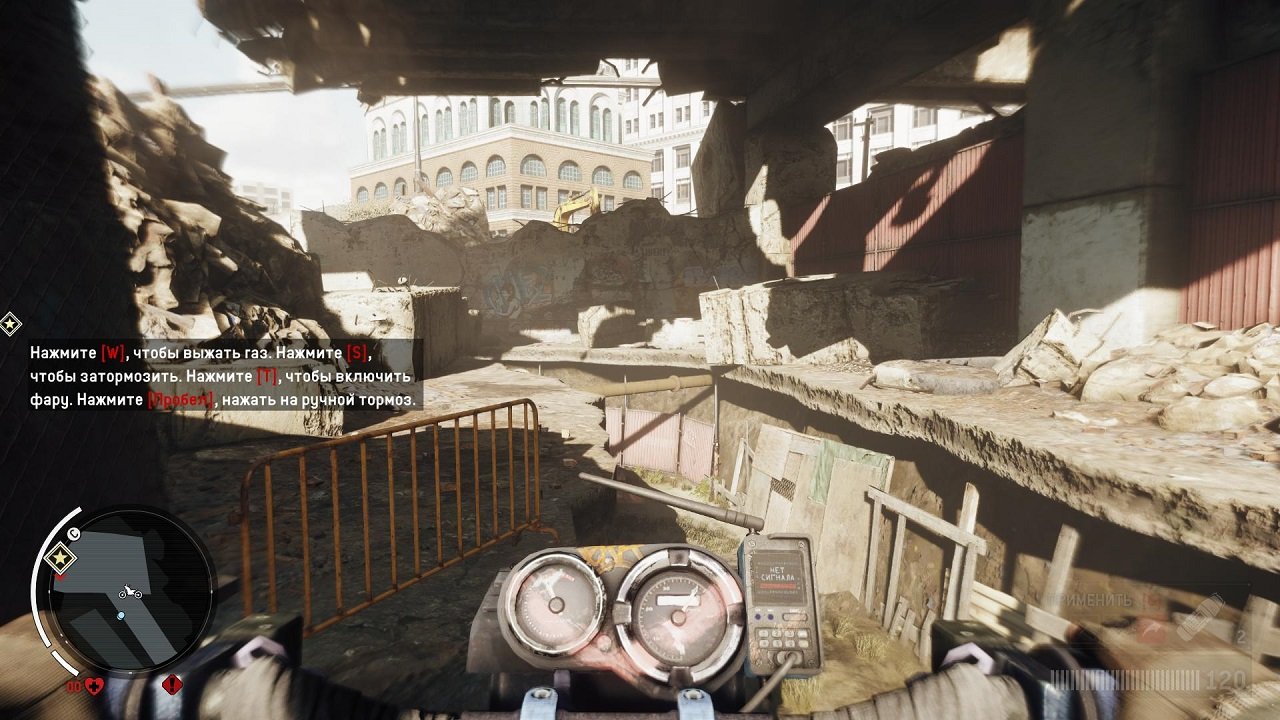Click the star mission marker on the minimap

tap(60, 557)
